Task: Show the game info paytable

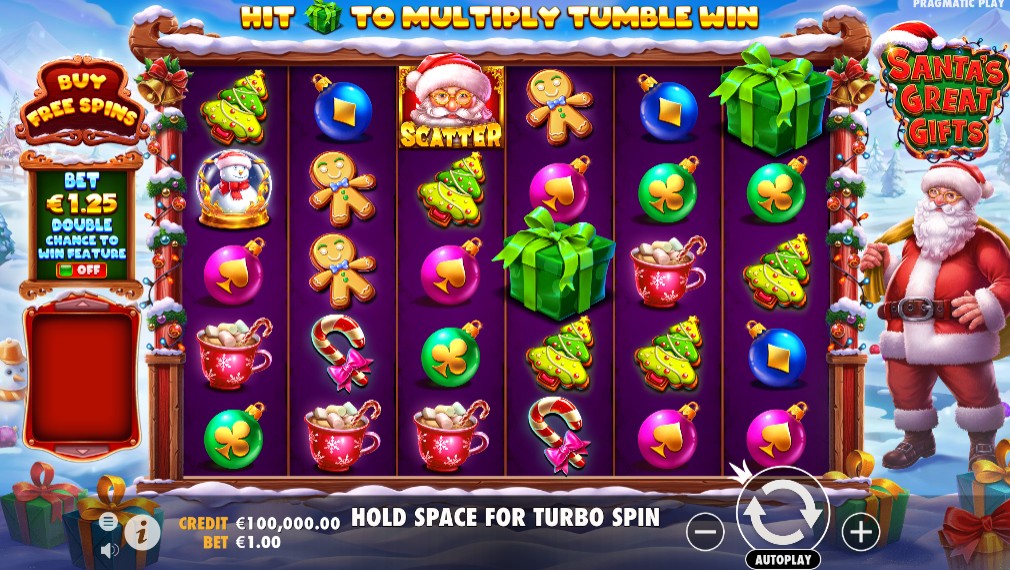Action: tap(142, 533)
